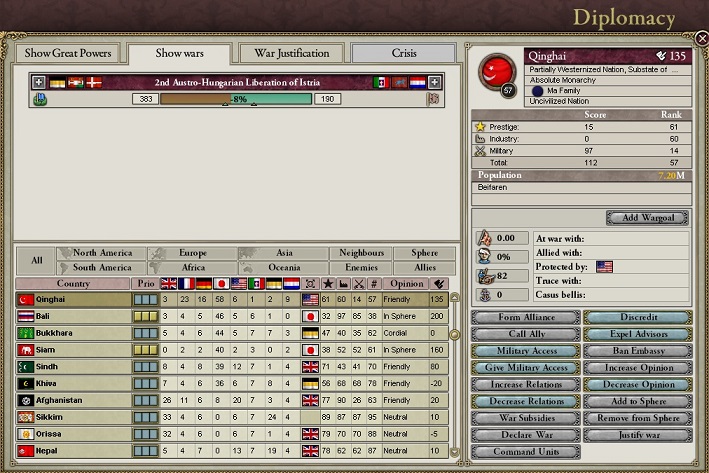709x473 pixels.
Task: Show only Neighbours in country list
Action: 362,254
